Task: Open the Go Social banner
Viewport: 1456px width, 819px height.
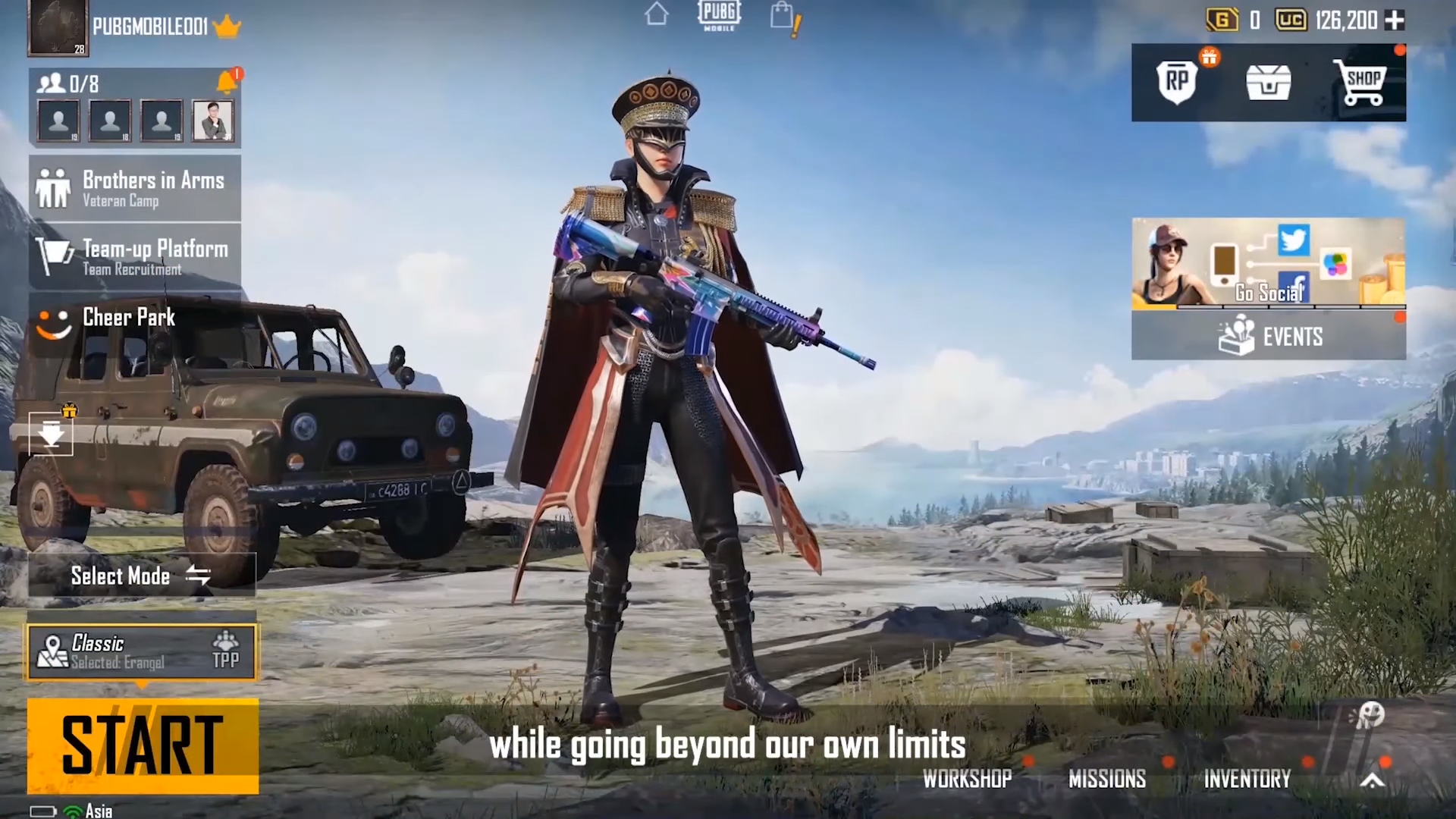Action: pos(1268,263)
